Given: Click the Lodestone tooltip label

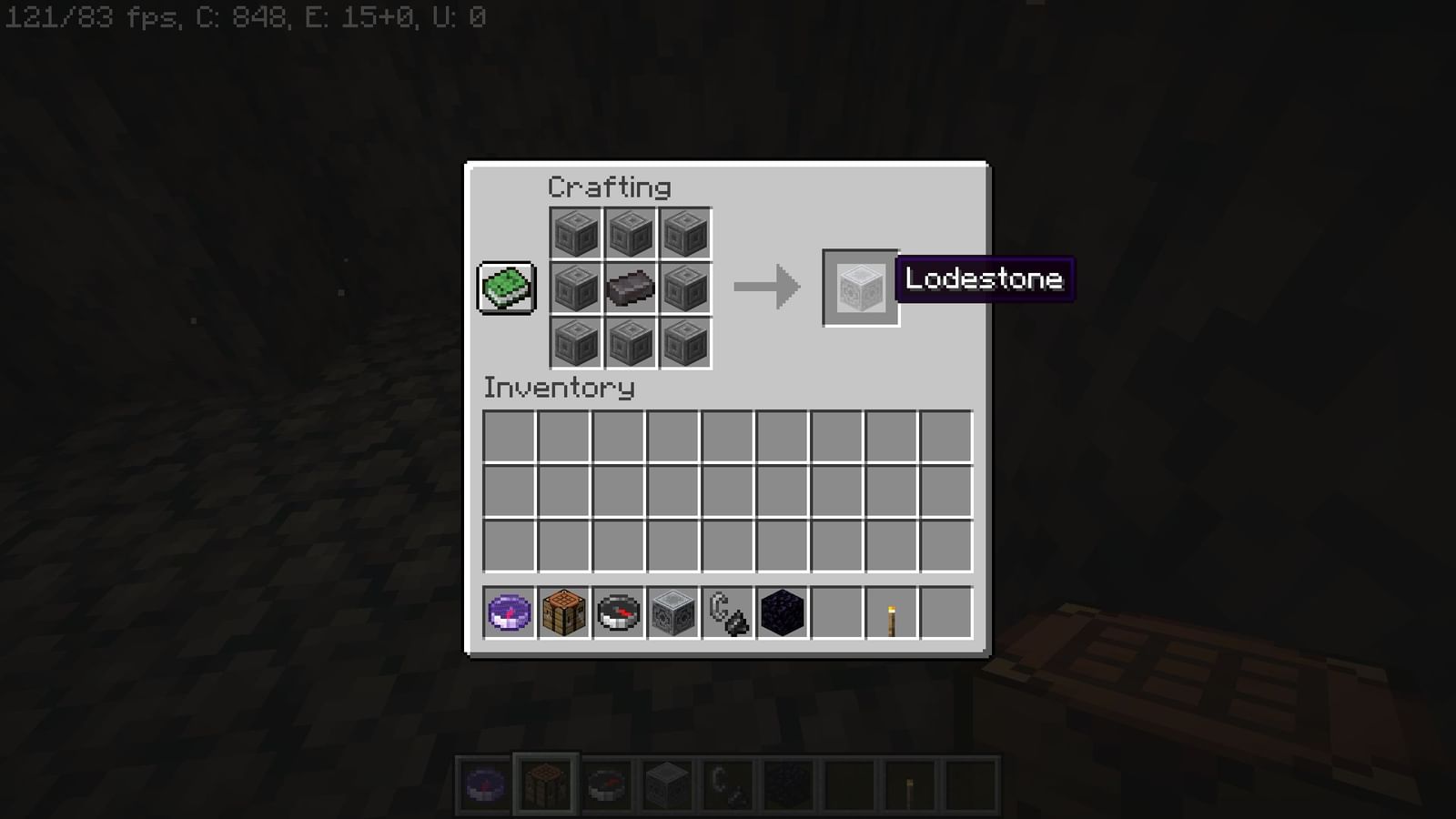Looking at the screenshot, I should tap(986, 279).
